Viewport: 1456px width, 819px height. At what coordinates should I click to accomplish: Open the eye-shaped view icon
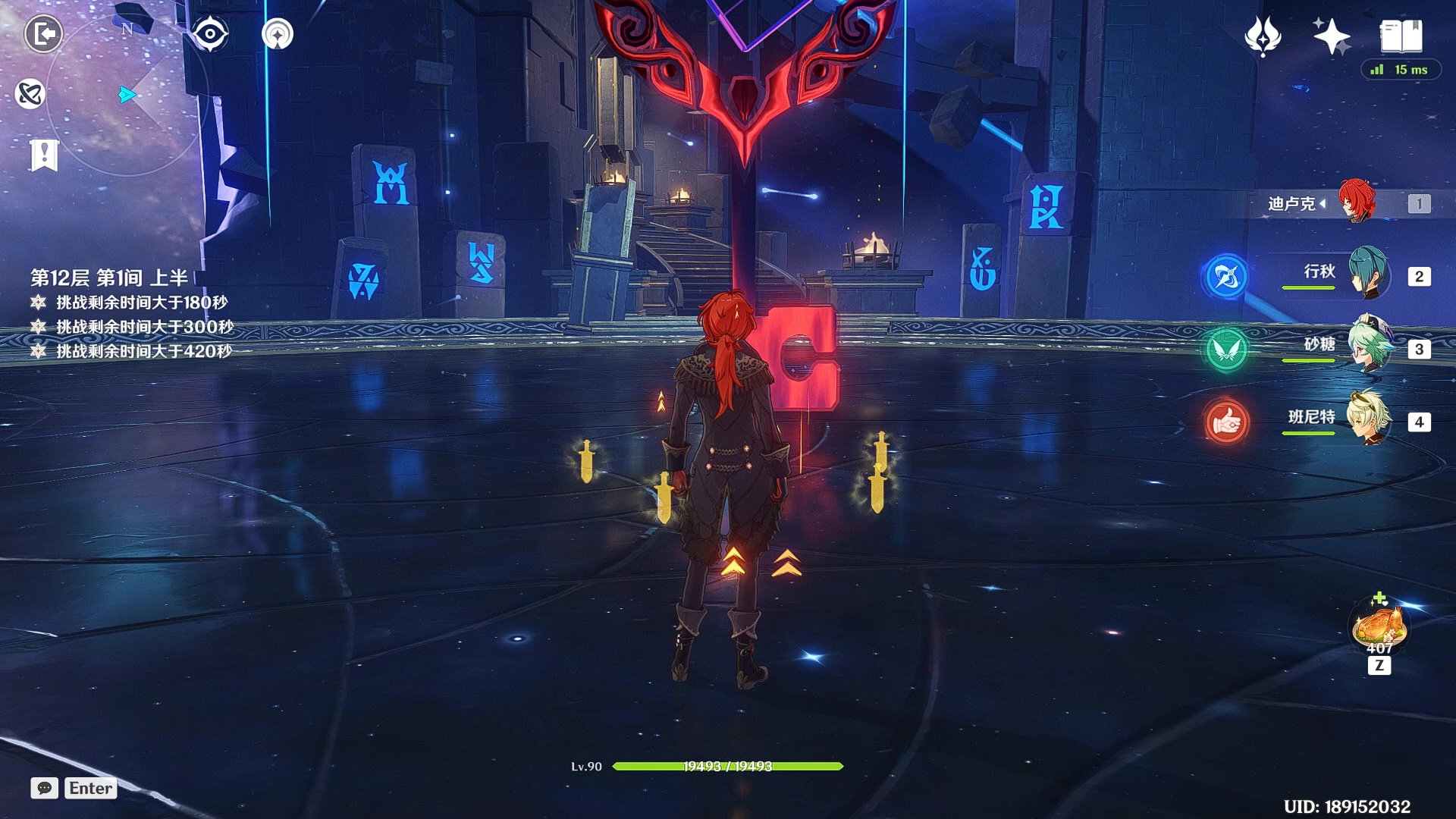[x=209, y=34]
